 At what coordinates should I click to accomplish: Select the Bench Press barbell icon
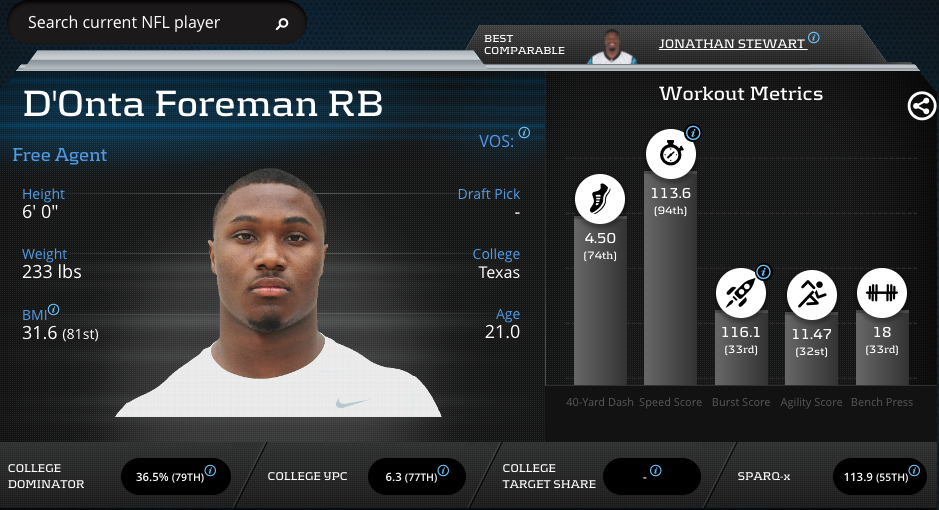tap(881, 294)
